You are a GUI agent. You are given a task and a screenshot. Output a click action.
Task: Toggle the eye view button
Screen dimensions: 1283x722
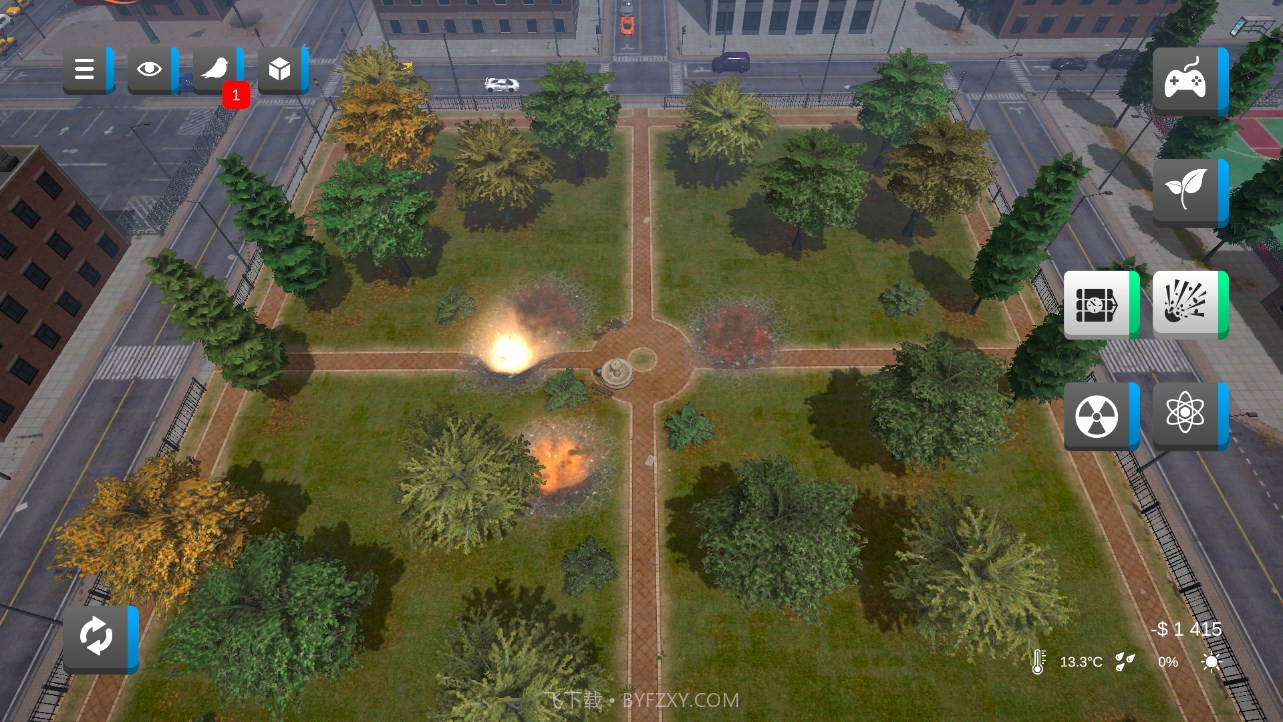click(151, 70)
